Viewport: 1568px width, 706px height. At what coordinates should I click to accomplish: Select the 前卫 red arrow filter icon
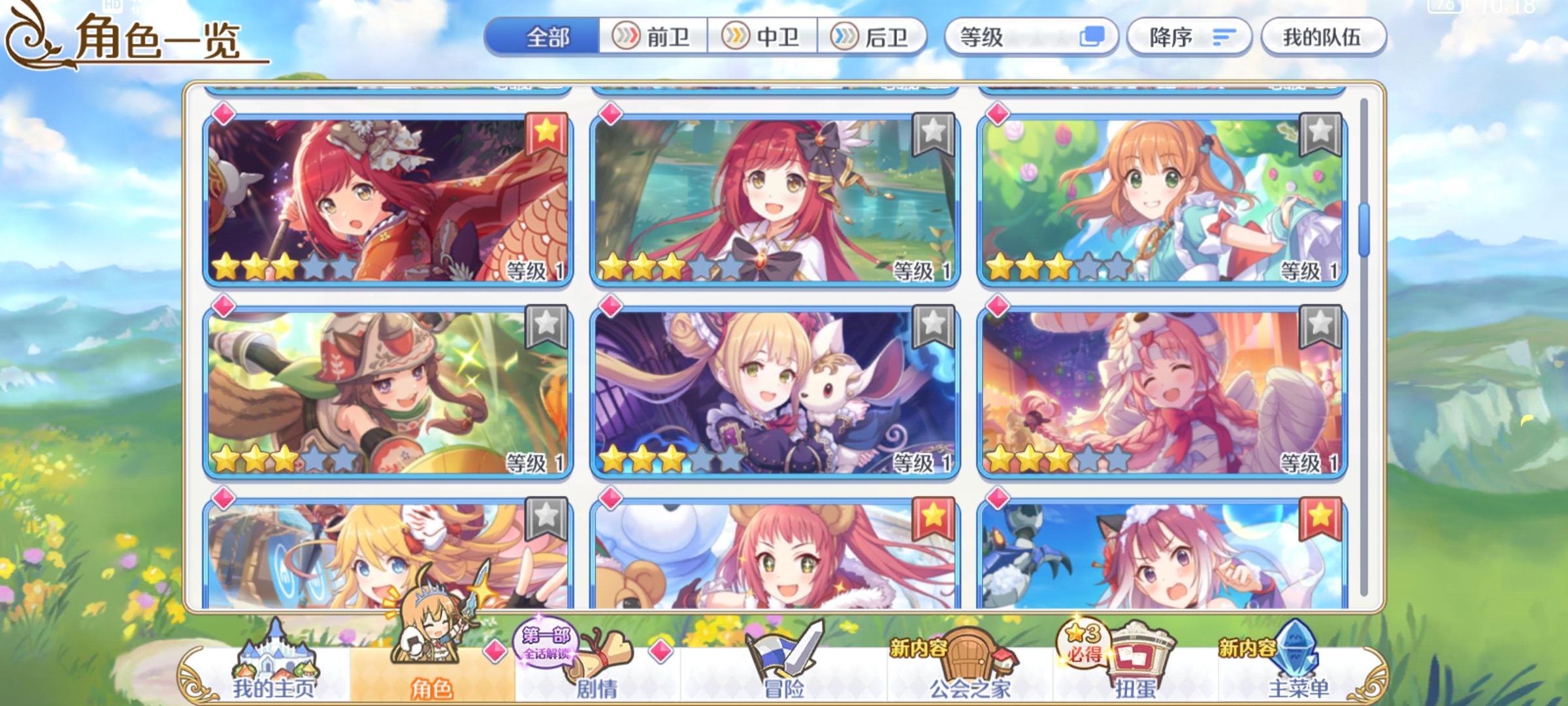[x=628, y=37]
